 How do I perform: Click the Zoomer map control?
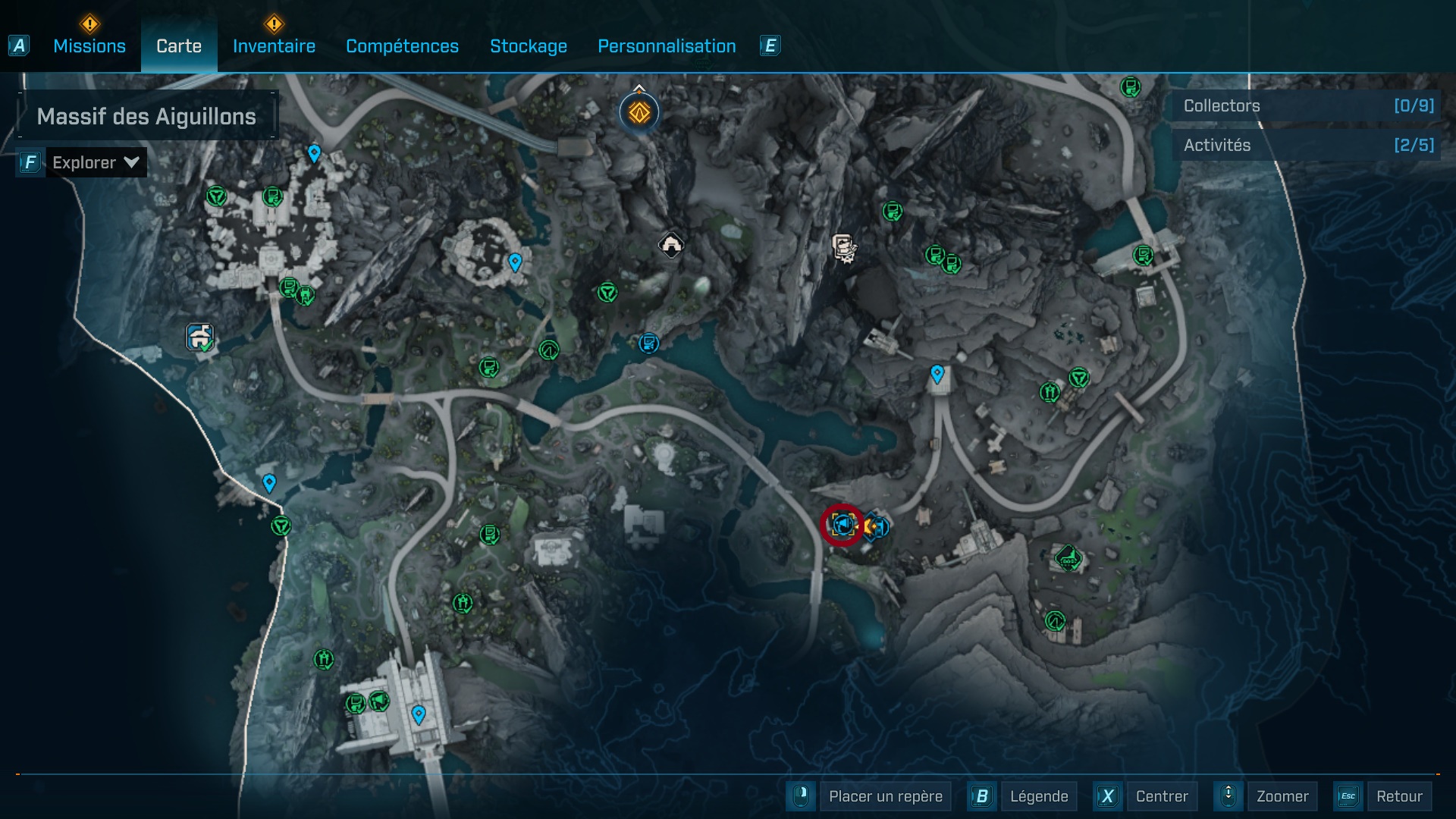pyautogui.click(x=1282, y=796)
